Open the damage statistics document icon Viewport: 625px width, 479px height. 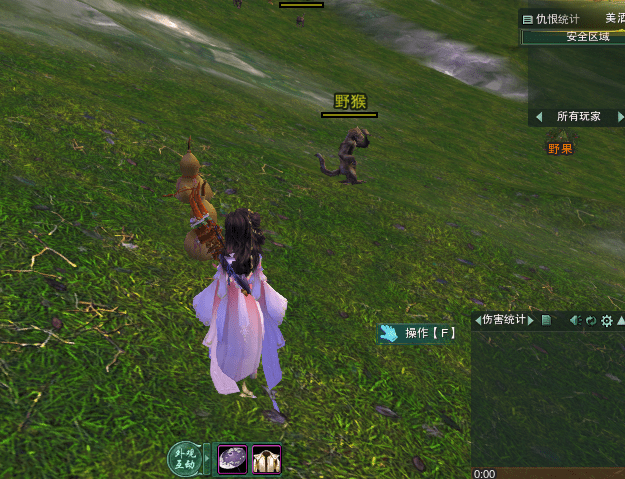[546, 321]
